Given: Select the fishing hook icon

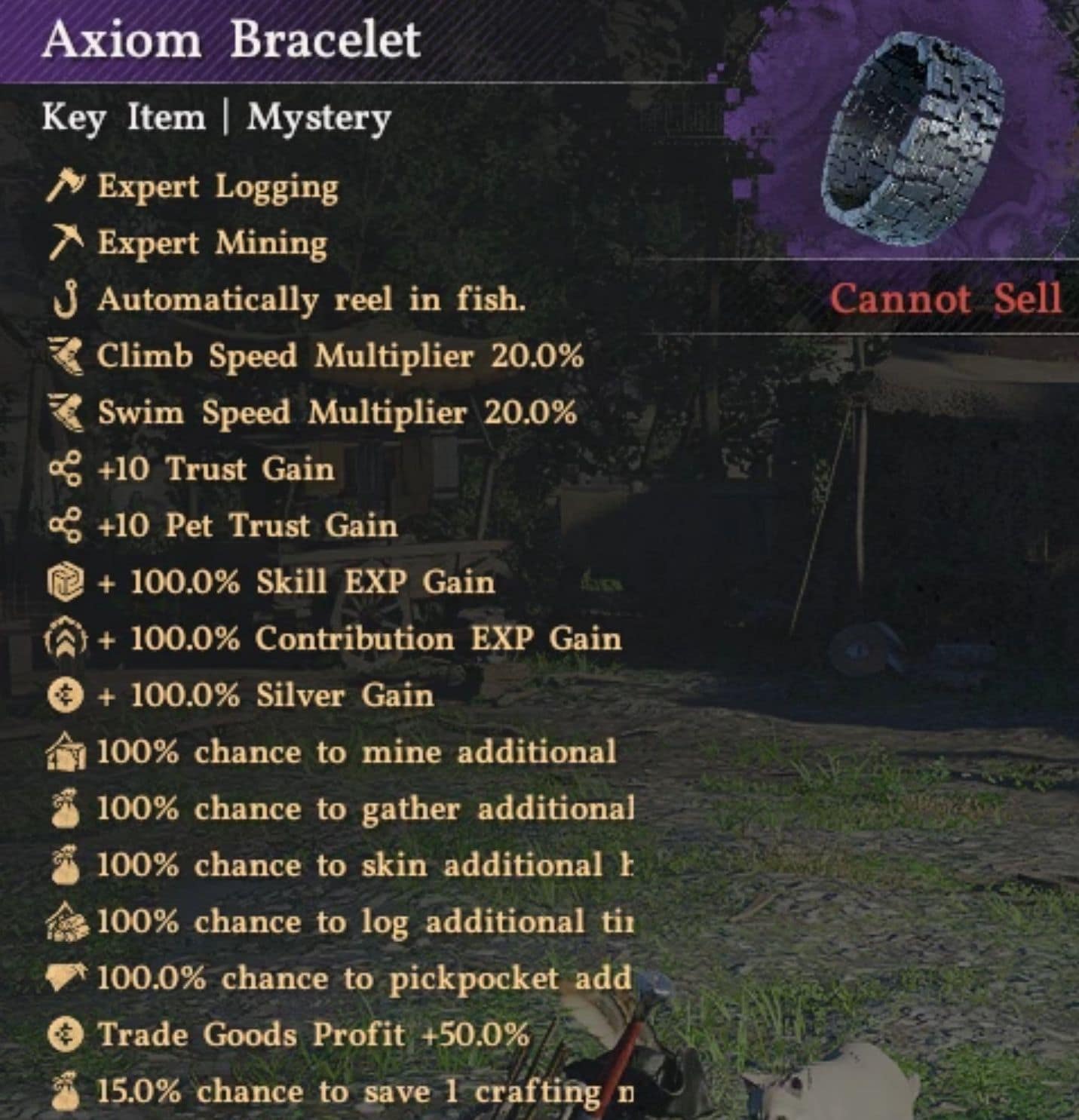Looking at the screenshot, I should pyautogui.click(x=66, y=299).
